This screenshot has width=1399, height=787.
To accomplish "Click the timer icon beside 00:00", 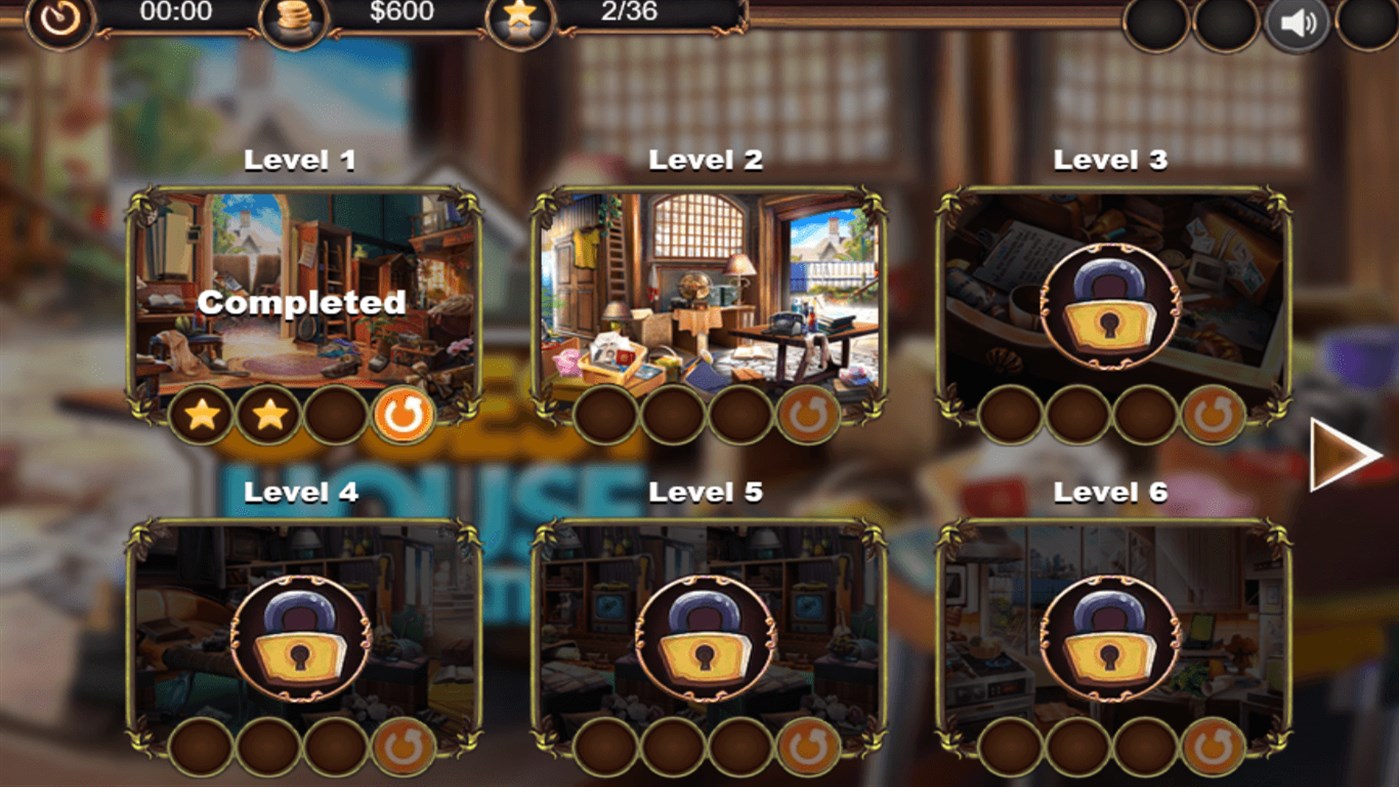I will [x=60, y=21].
